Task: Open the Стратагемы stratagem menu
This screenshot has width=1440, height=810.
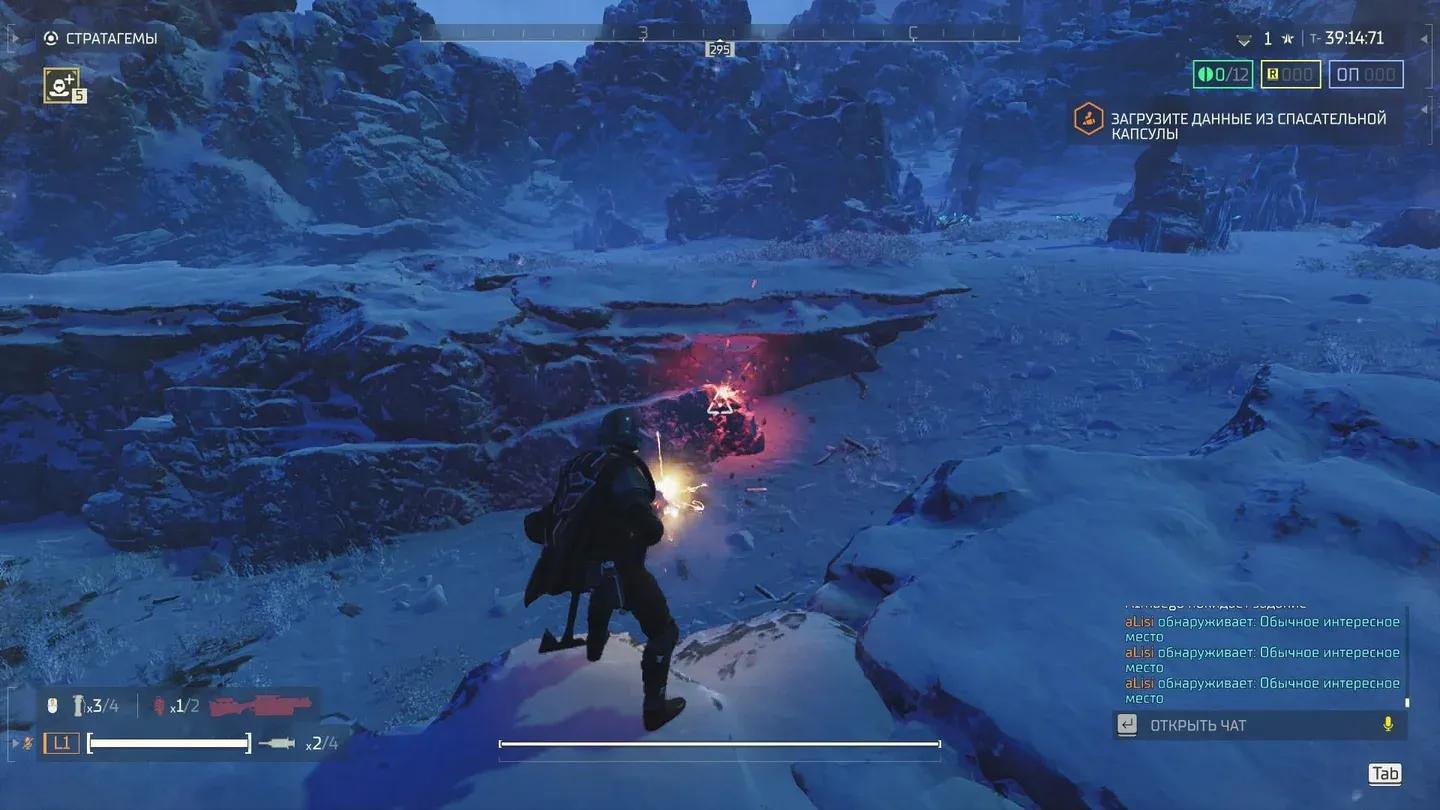Action: pyautogui.click(x=100, y=39)
